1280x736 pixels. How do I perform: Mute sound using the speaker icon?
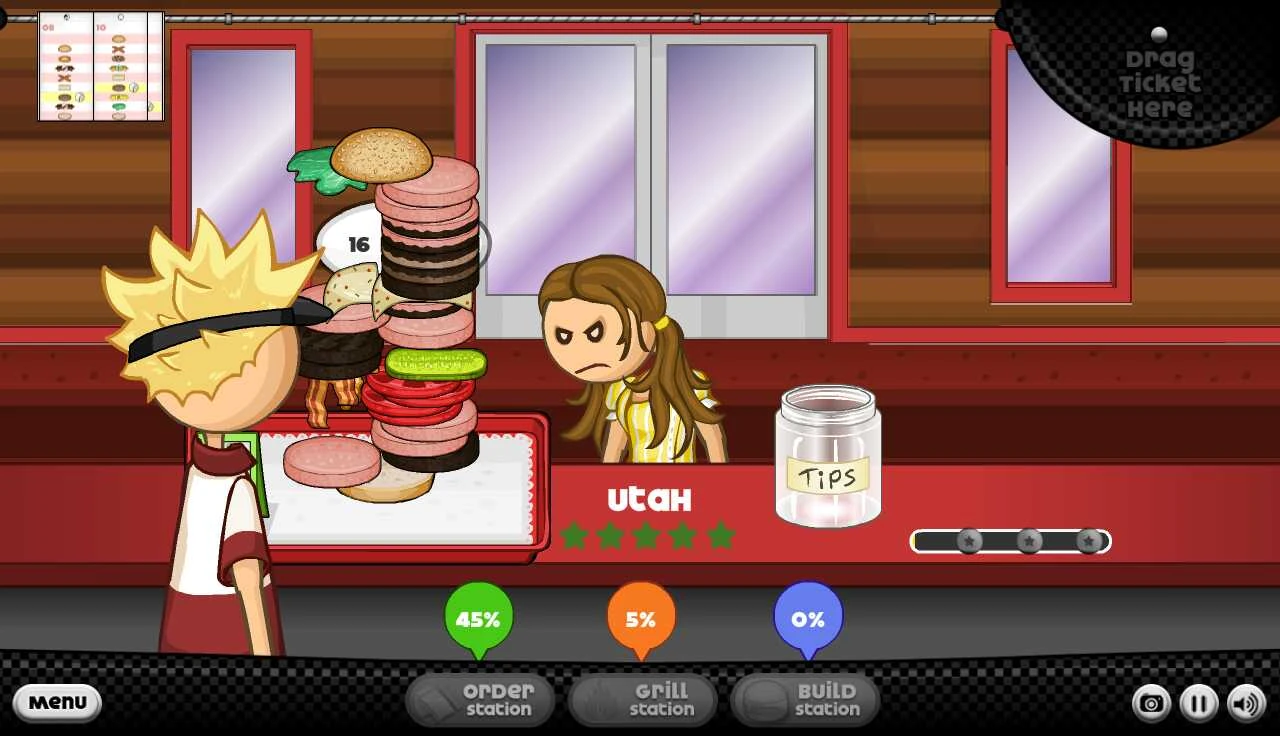1243,703
